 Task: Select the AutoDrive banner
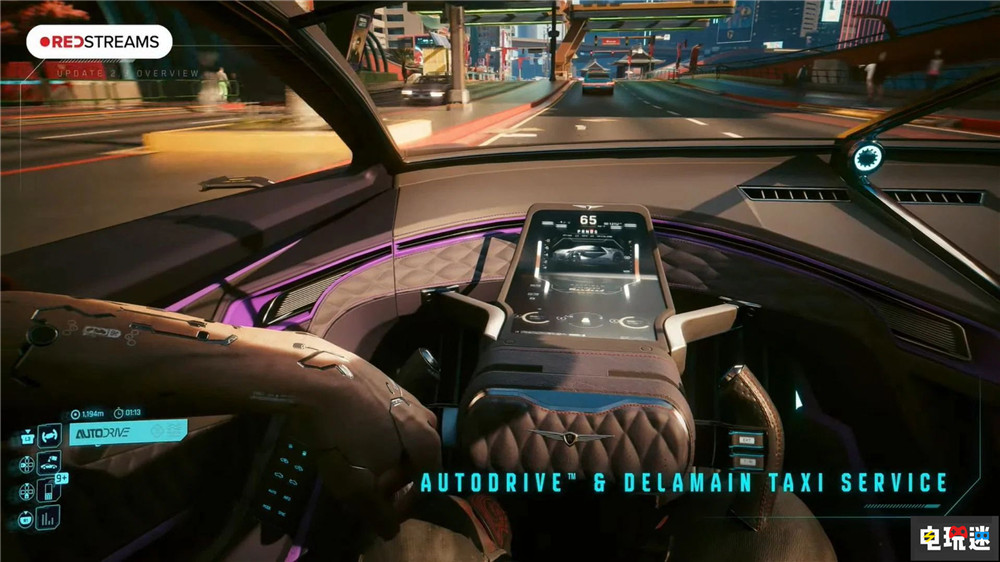[127, 432]
